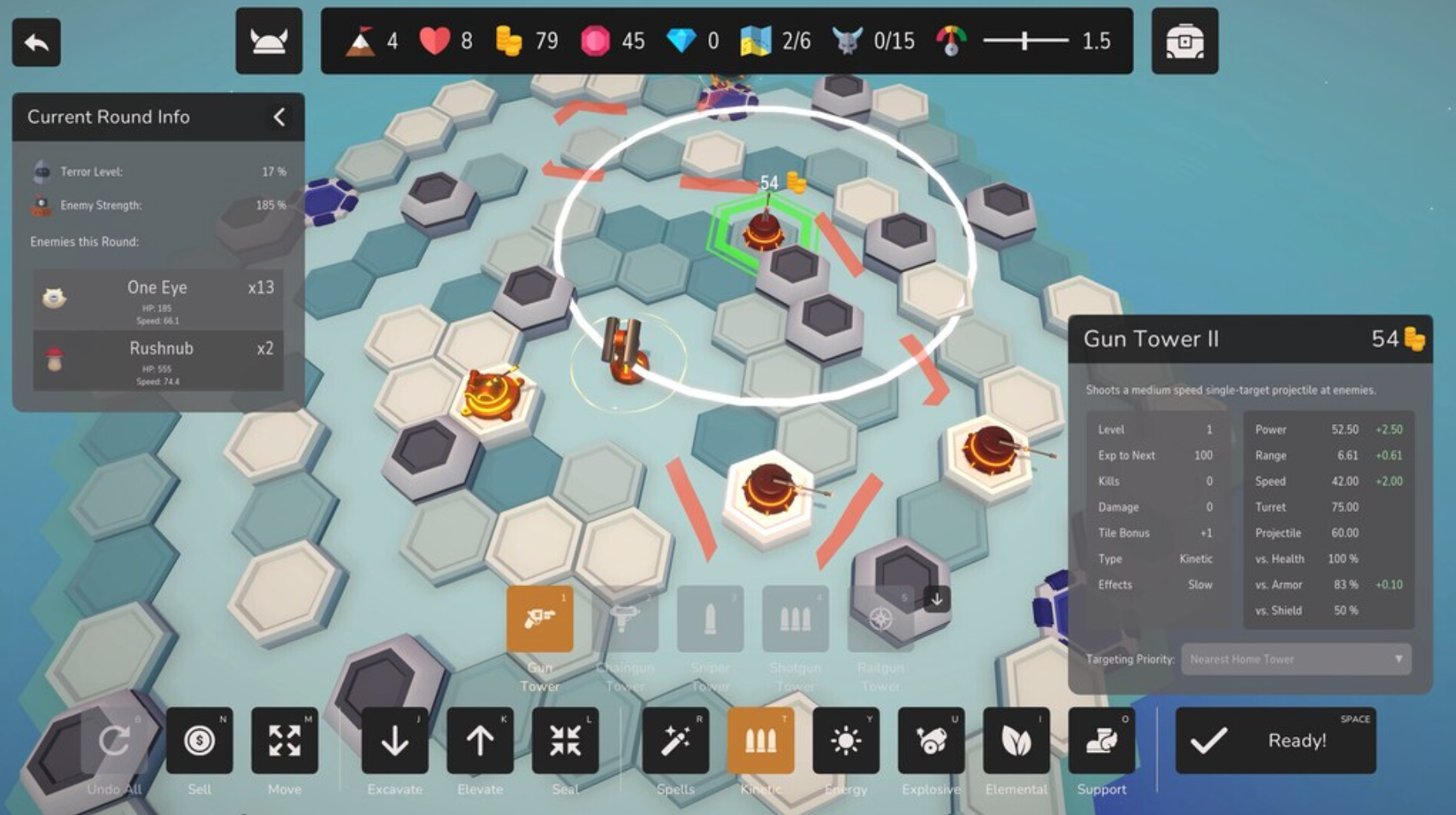The image size is (1456, 815).
Task: Go back with the arrow button
Action: point(36,42)
